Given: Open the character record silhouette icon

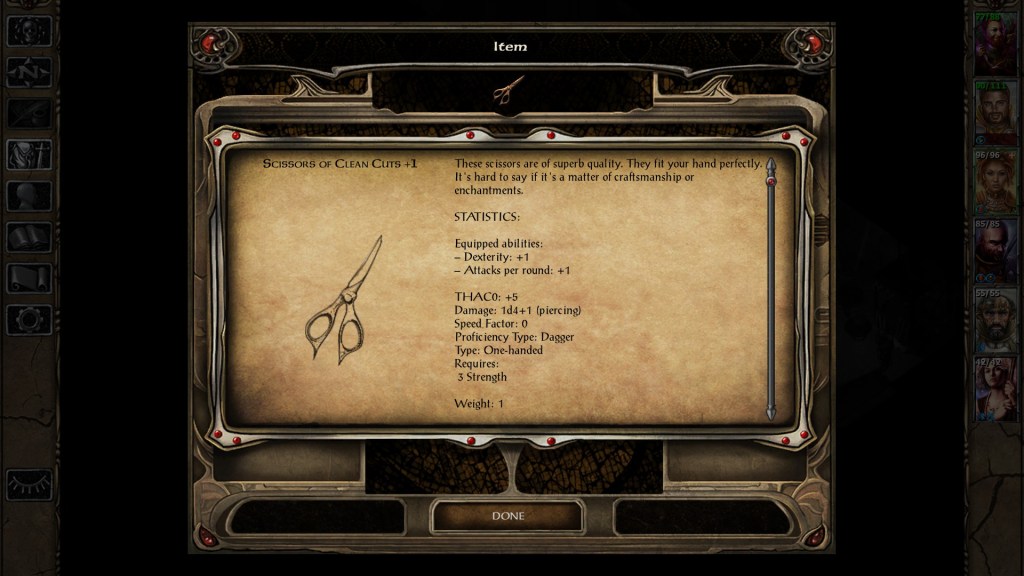Looking at the screenshot, I should 28,196.
